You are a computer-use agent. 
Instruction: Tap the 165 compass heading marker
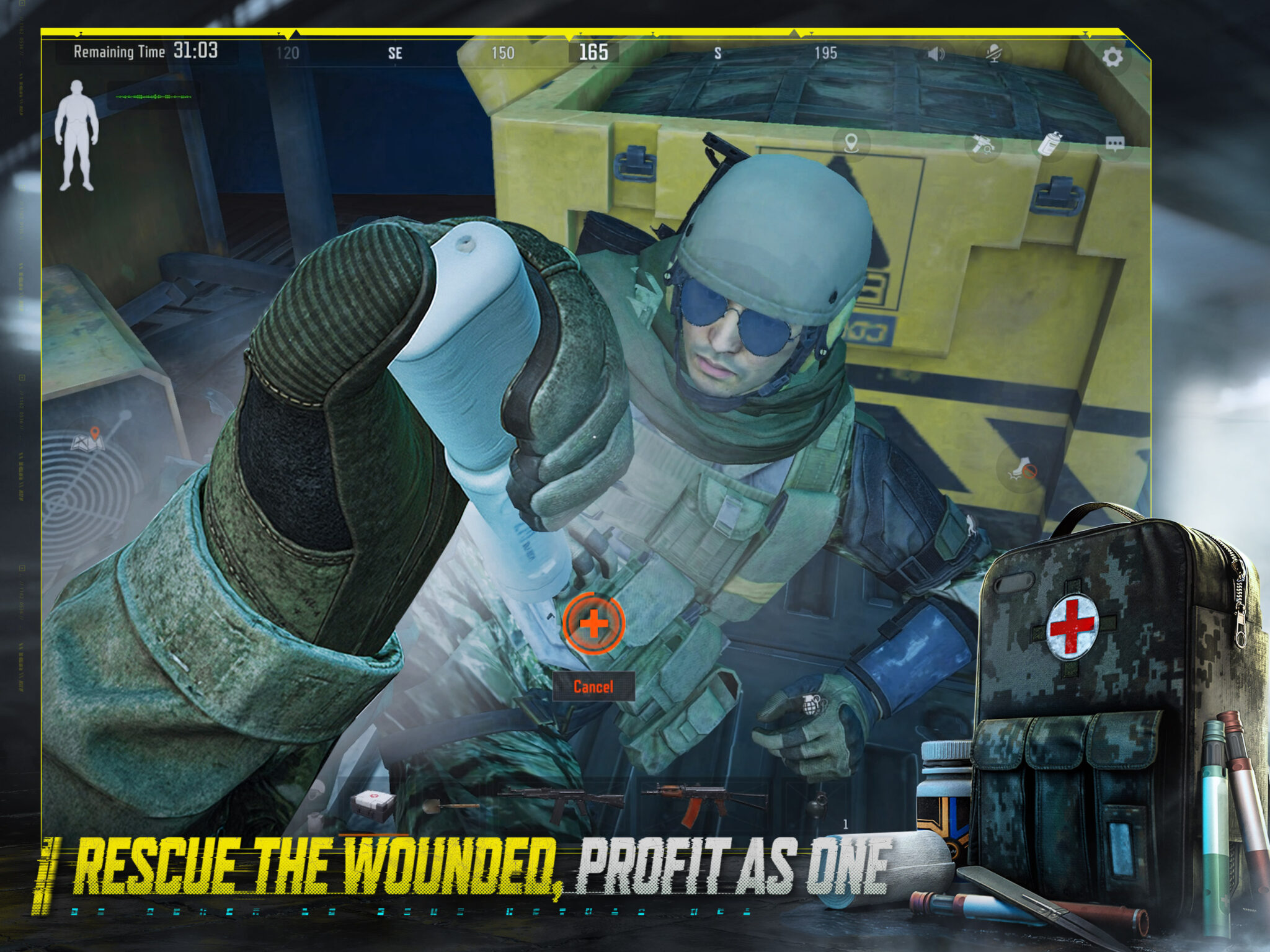[591, 55]
